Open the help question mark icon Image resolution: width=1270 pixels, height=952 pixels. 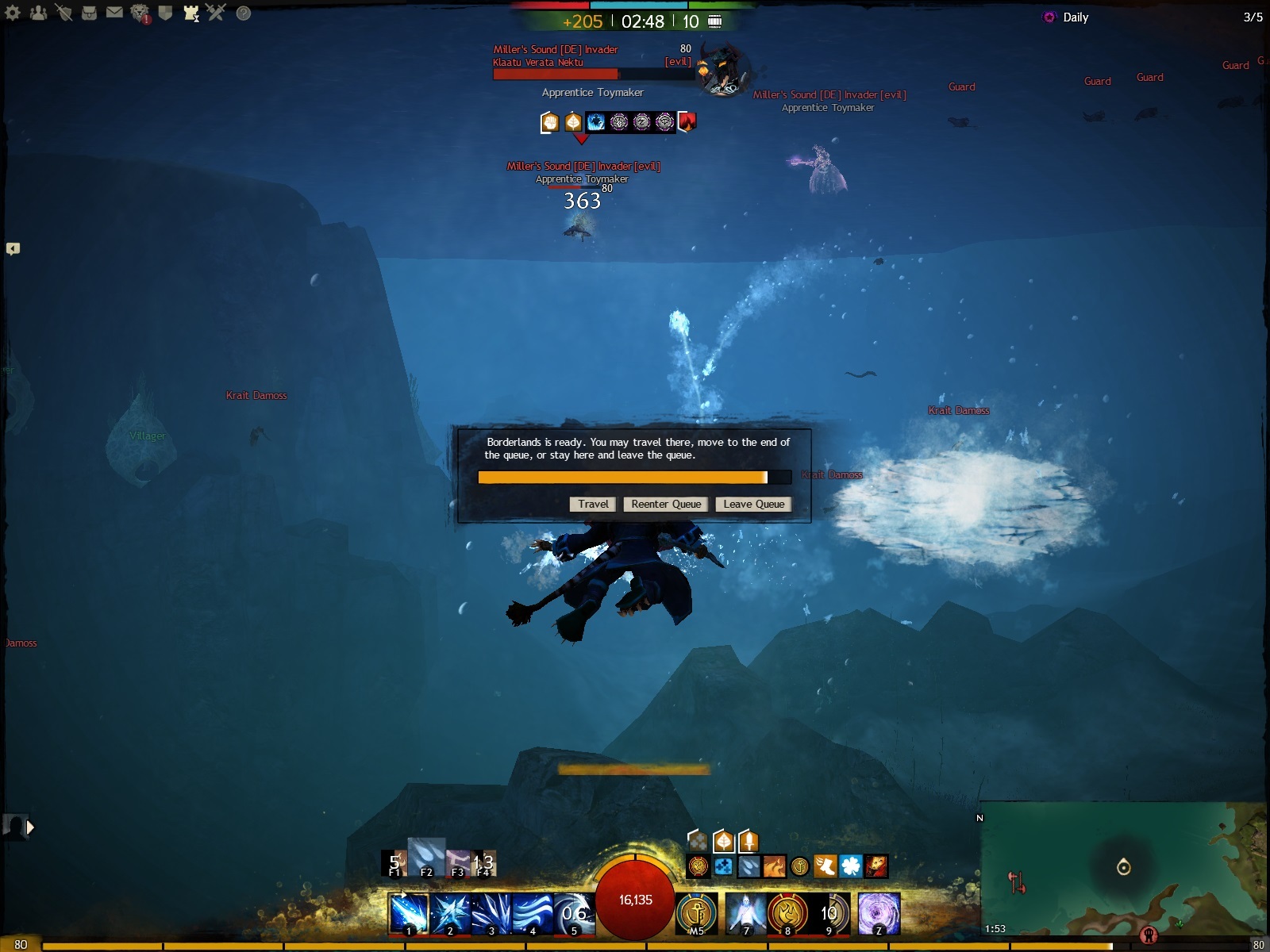244,13
